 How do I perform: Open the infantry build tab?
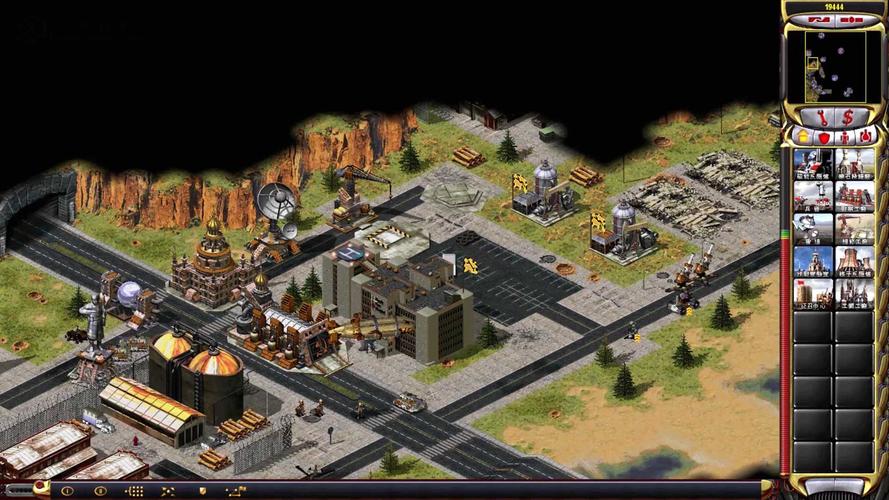[x=845, y=136]
